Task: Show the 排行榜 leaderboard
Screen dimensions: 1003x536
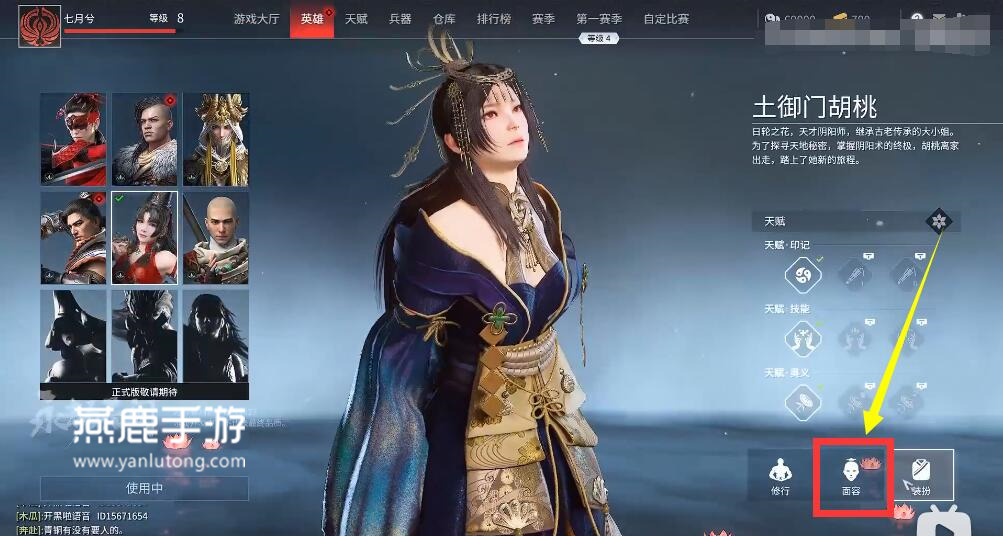Action: coord(492,19)
